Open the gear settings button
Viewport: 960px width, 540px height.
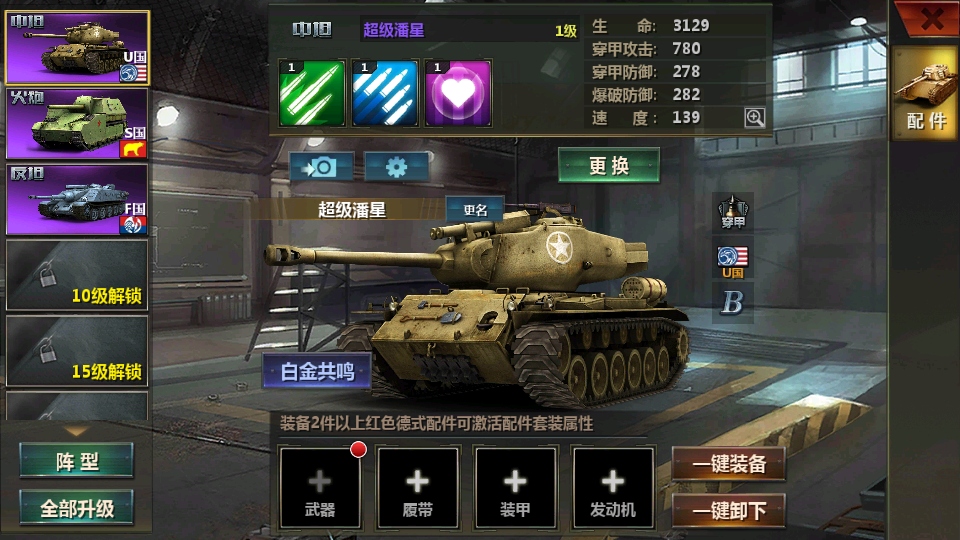(x=396, y=166)
